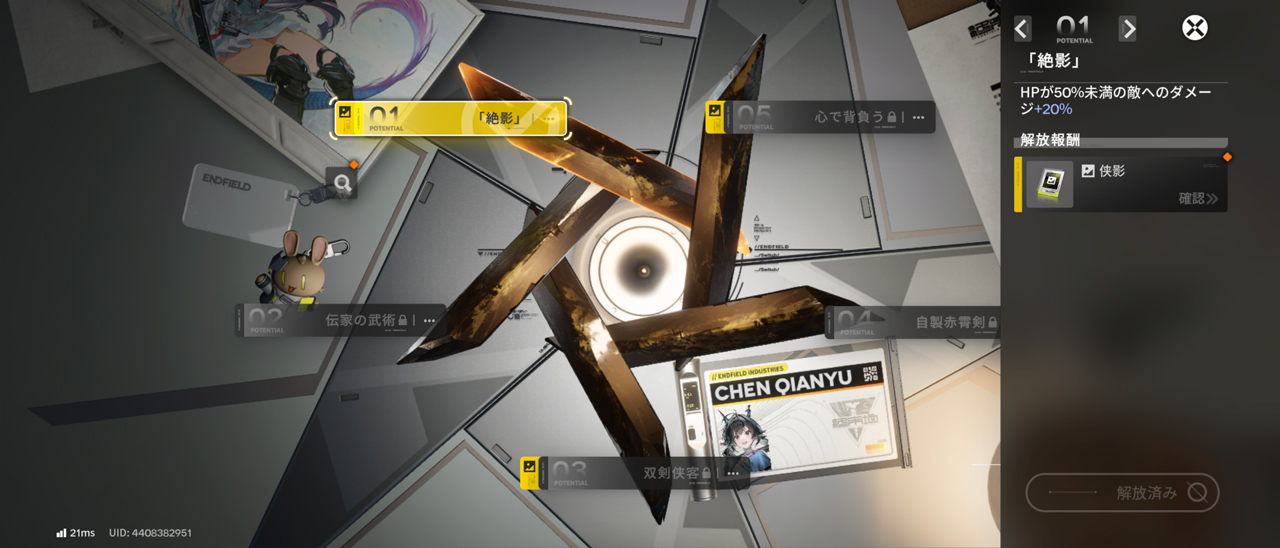The width and height of the screenshot is (1280, 548).
Task: Select potential 02 伝家の武術 node
Action: point(340,320)
